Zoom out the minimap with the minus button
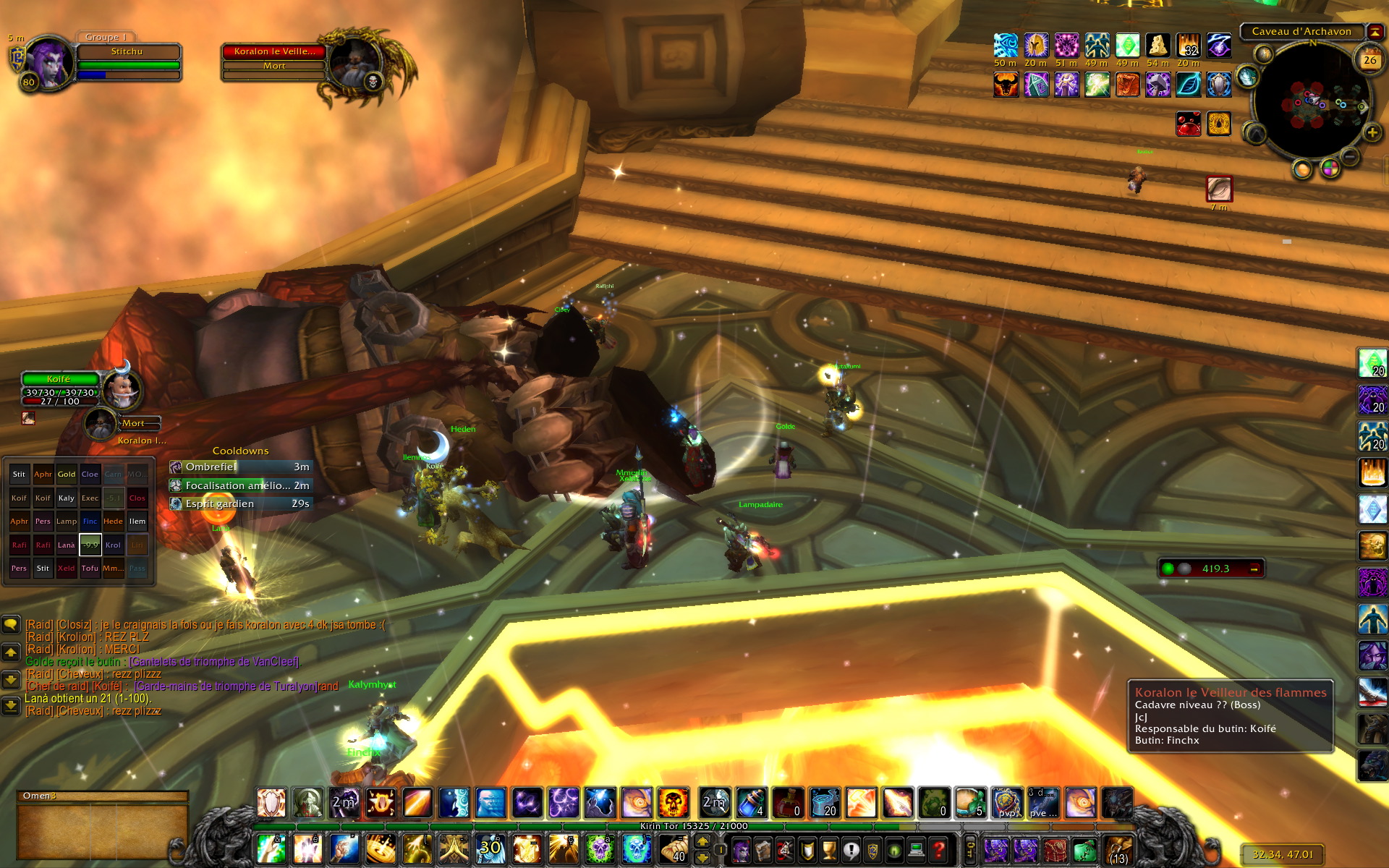This screenshot has width=1389, height=868. (x=1350, y=156)
